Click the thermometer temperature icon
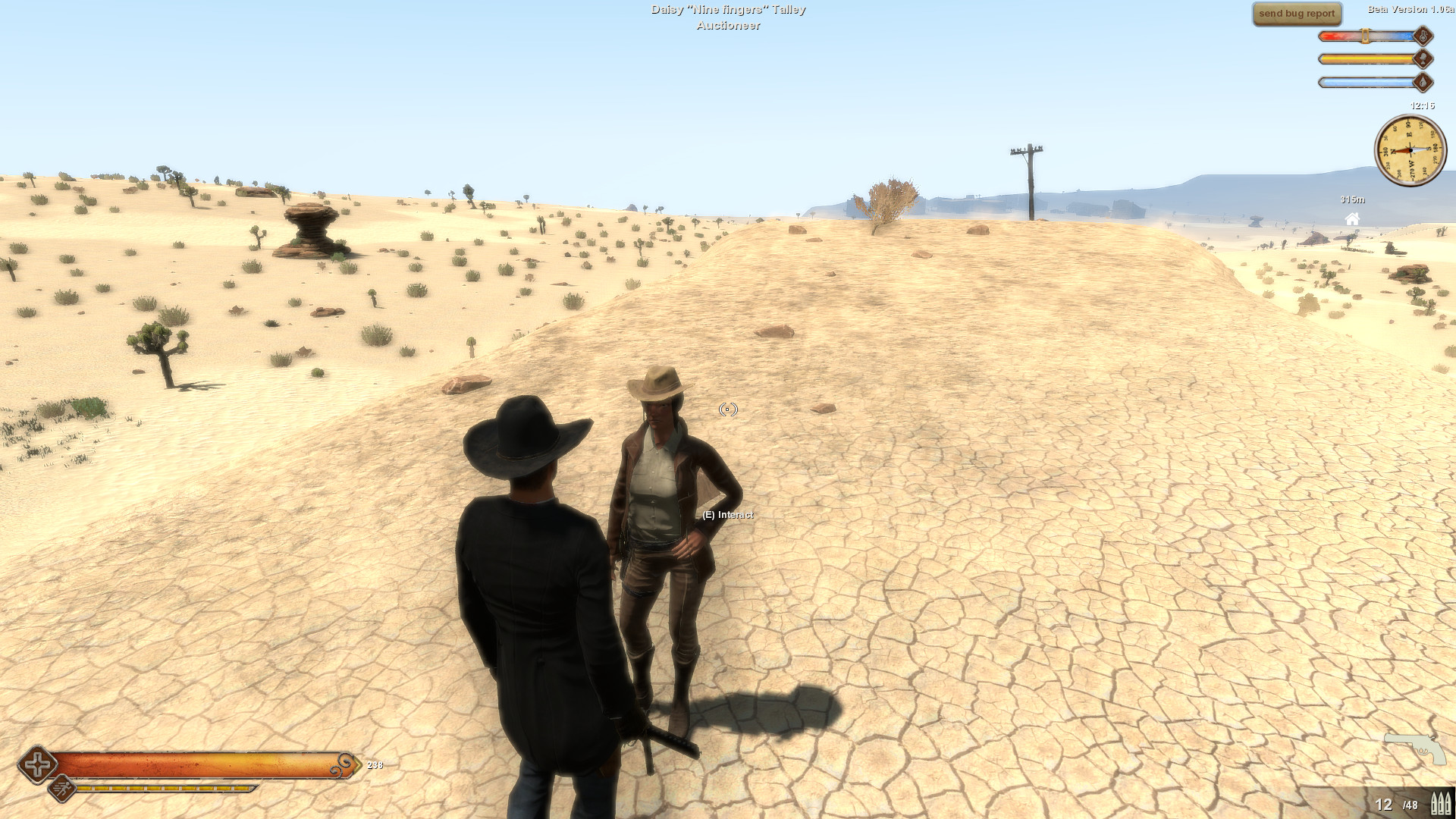Image resolution: width=1456 pixels, height=819 pixels. point(1423,35)
